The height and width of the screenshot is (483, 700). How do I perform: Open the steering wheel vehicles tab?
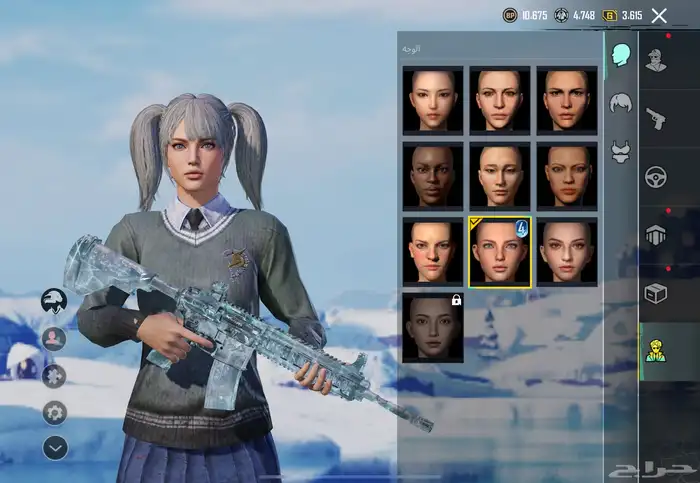(656, 177)
